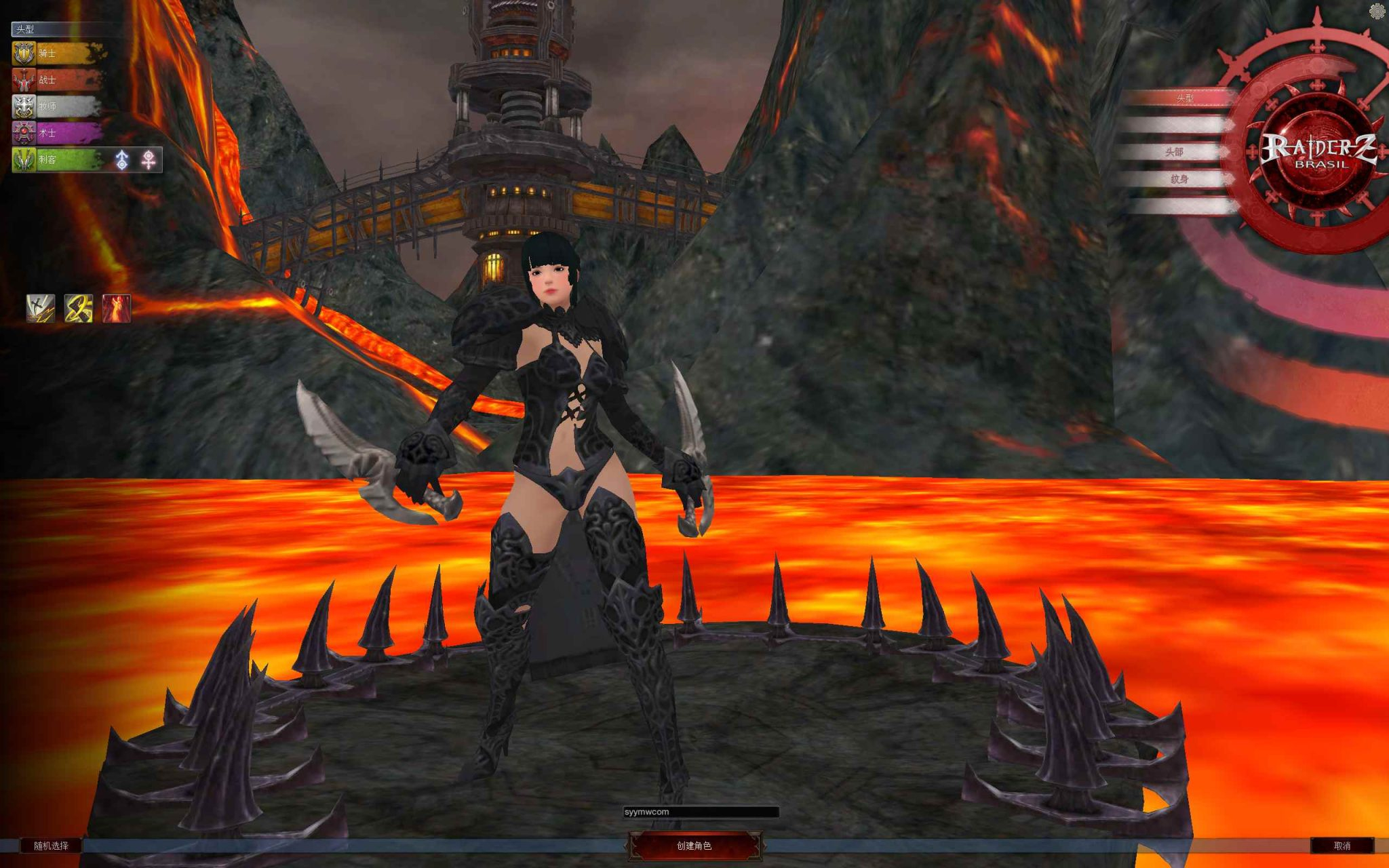Image resolution: width=1389 pixels, height=868 pixels.
Task: Select the pink female gender symbol
Action: pyautogui.click(x=149, y=160)
